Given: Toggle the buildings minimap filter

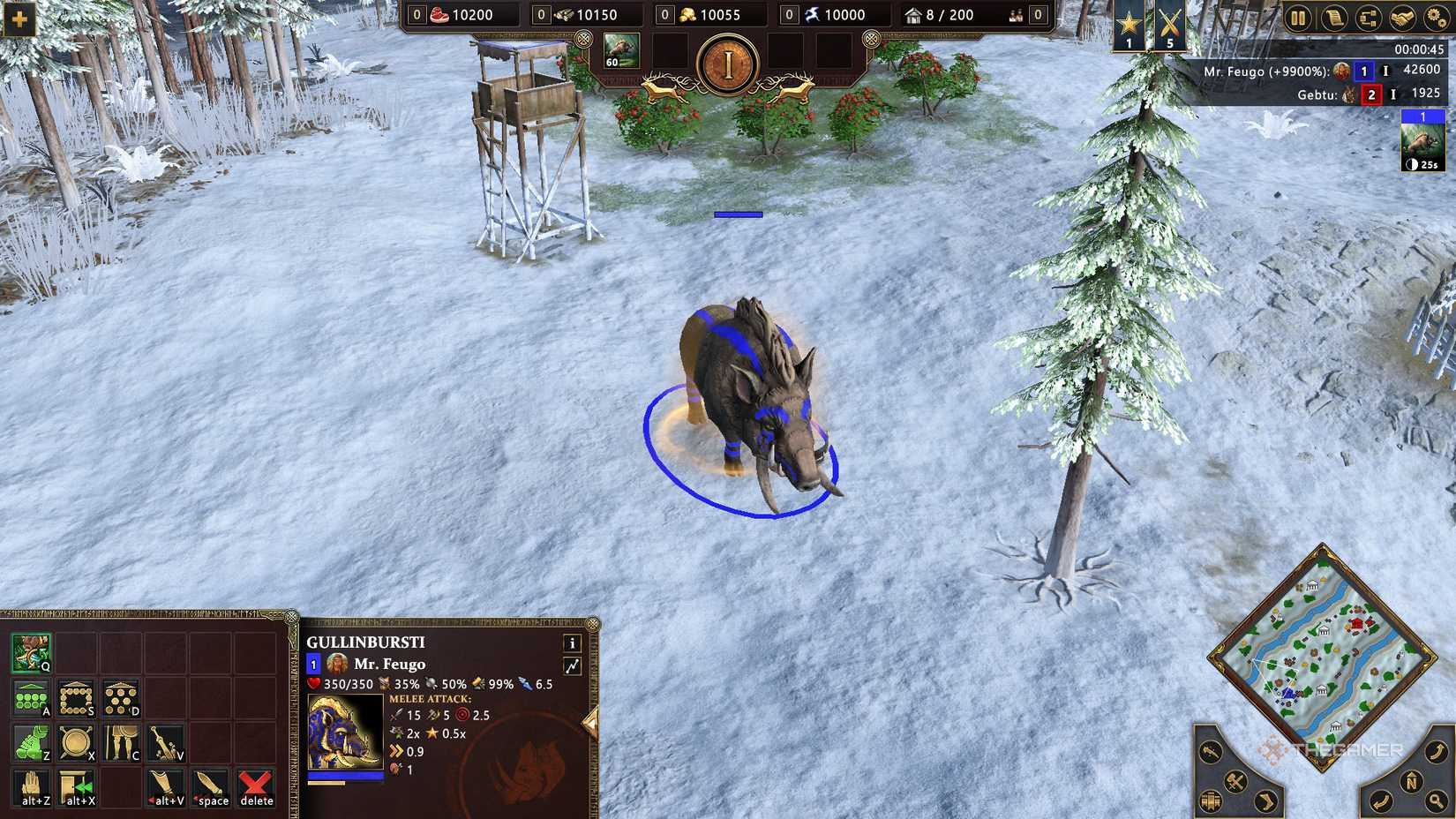Looking at the screenshot, I should tap(1210, 801).
